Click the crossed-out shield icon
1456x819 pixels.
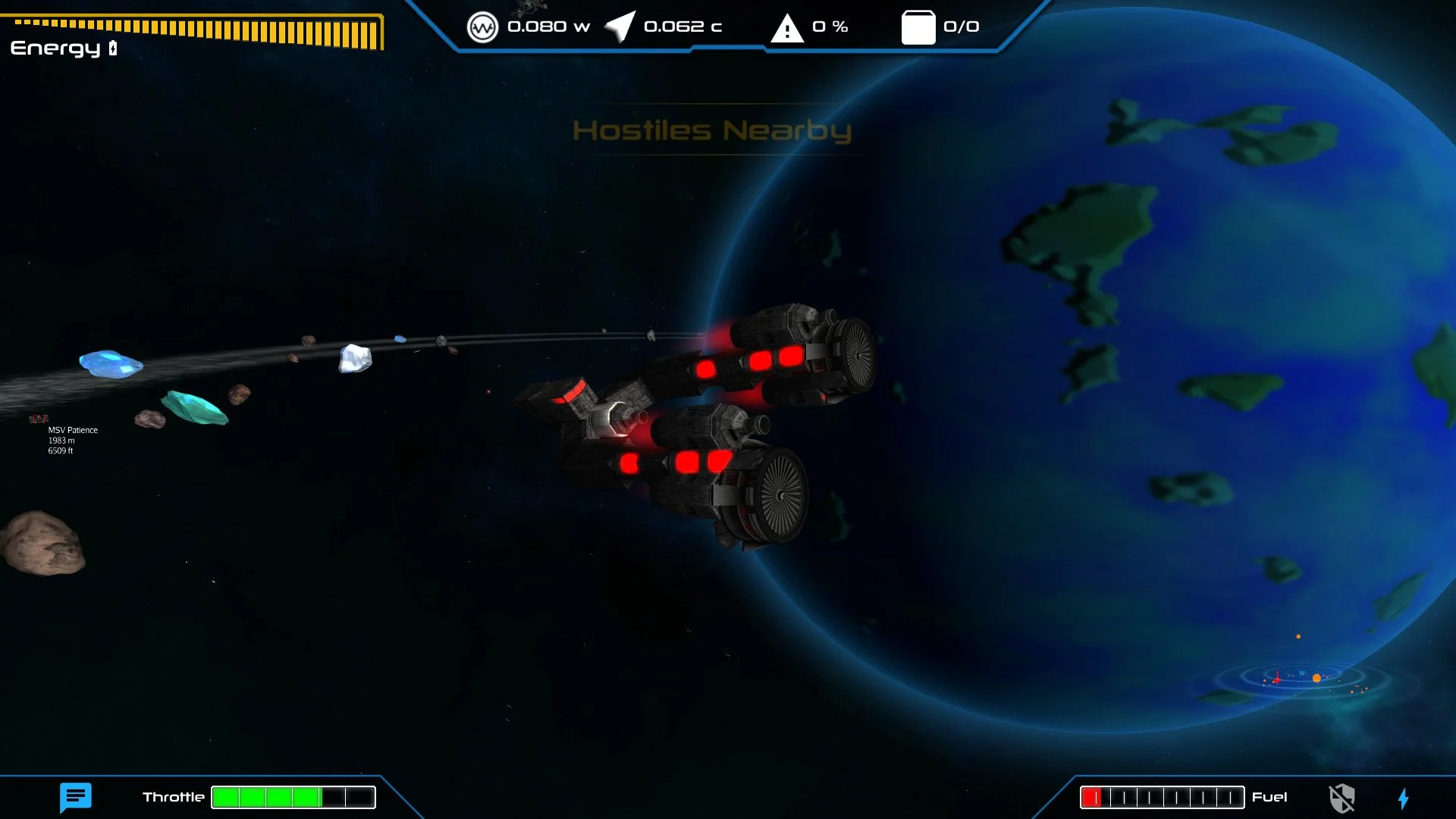pyautogui.click(x=1342, y=797)
